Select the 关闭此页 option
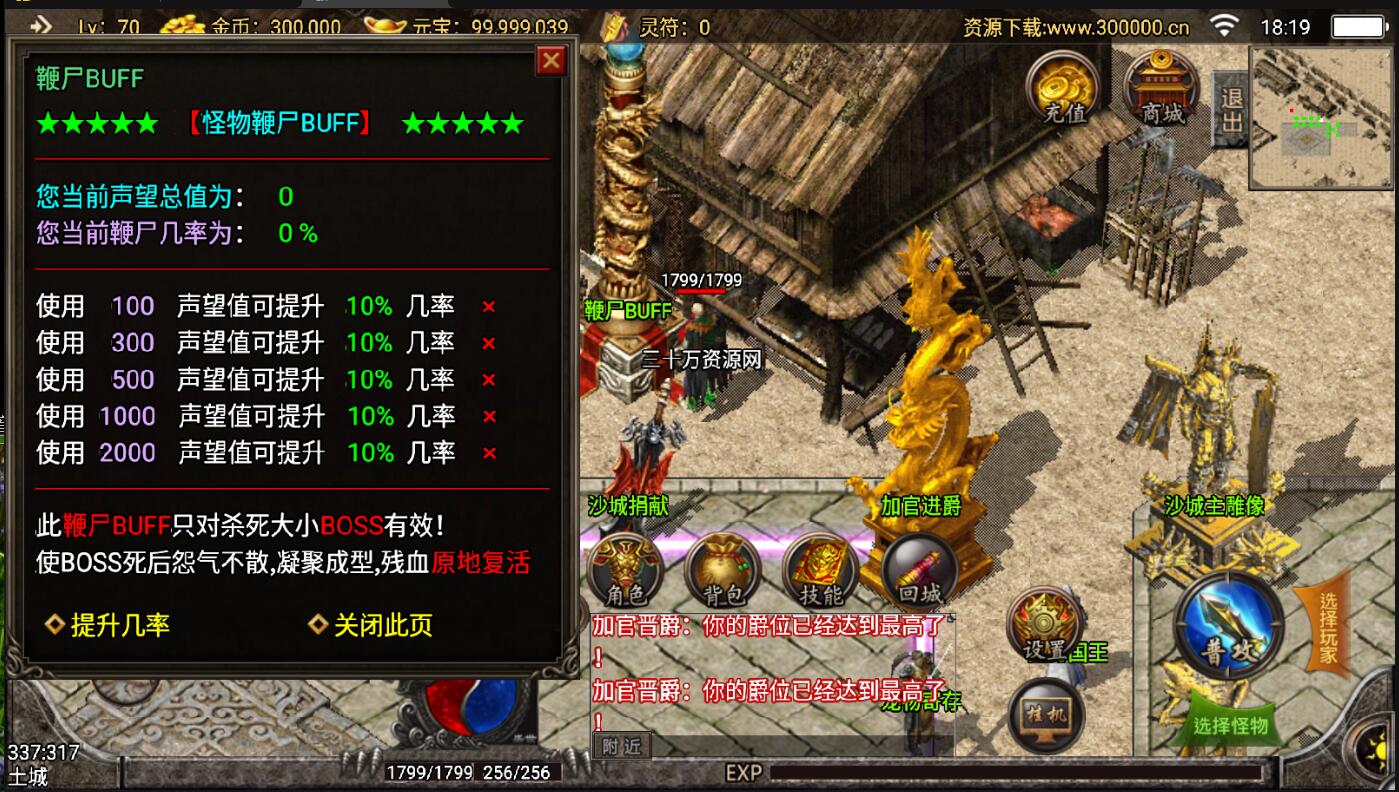 pos(372,626)
